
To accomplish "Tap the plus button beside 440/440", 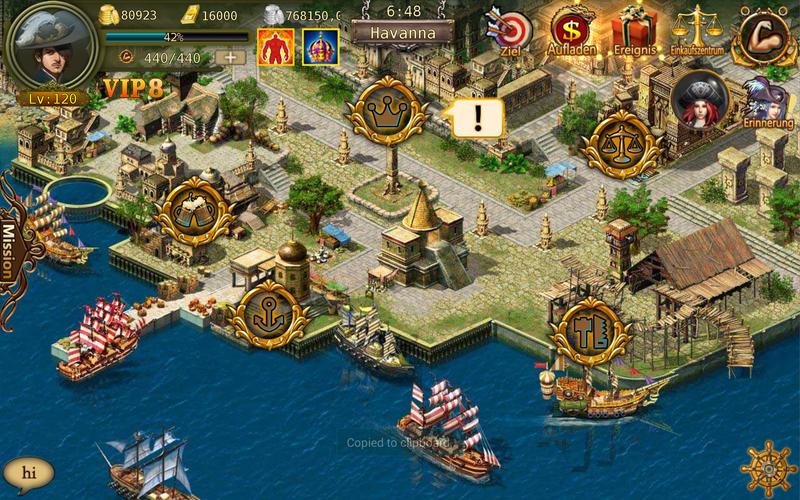I will click(230, 57).
